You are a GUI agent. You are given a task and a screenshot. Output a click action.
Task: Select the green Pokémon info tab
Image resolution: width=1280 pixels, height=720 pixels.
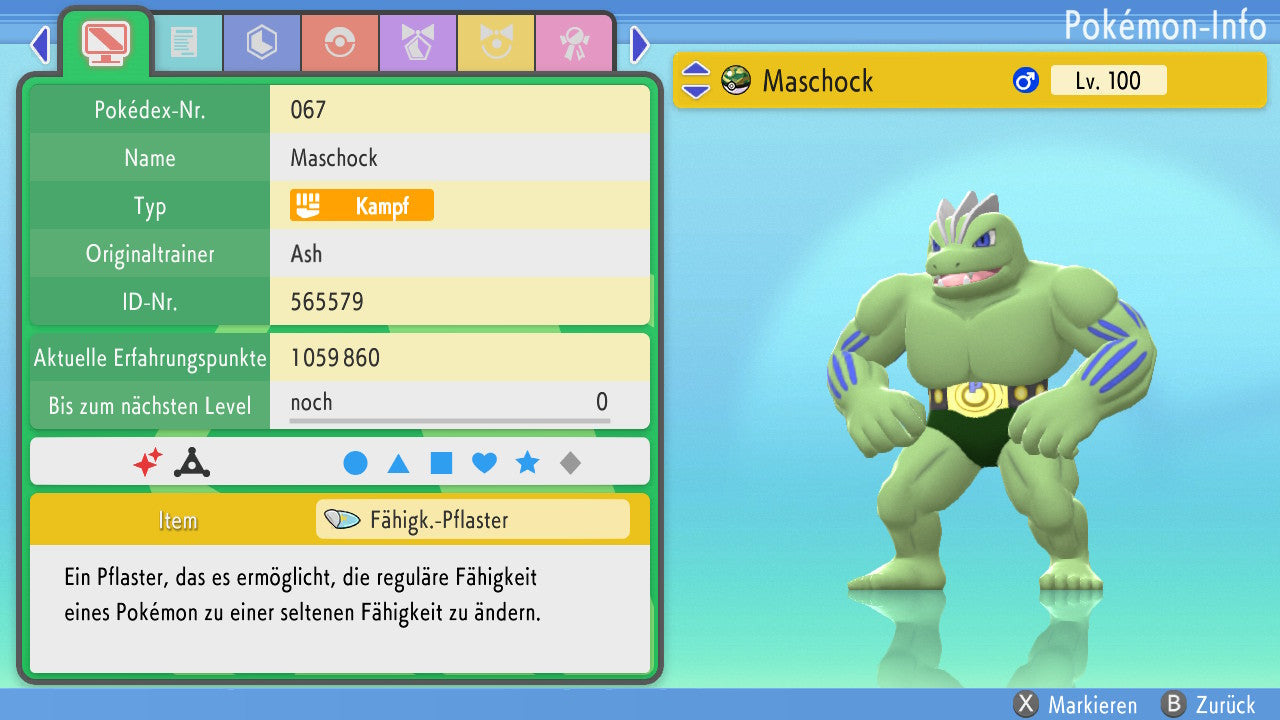(x=106, y=41)
